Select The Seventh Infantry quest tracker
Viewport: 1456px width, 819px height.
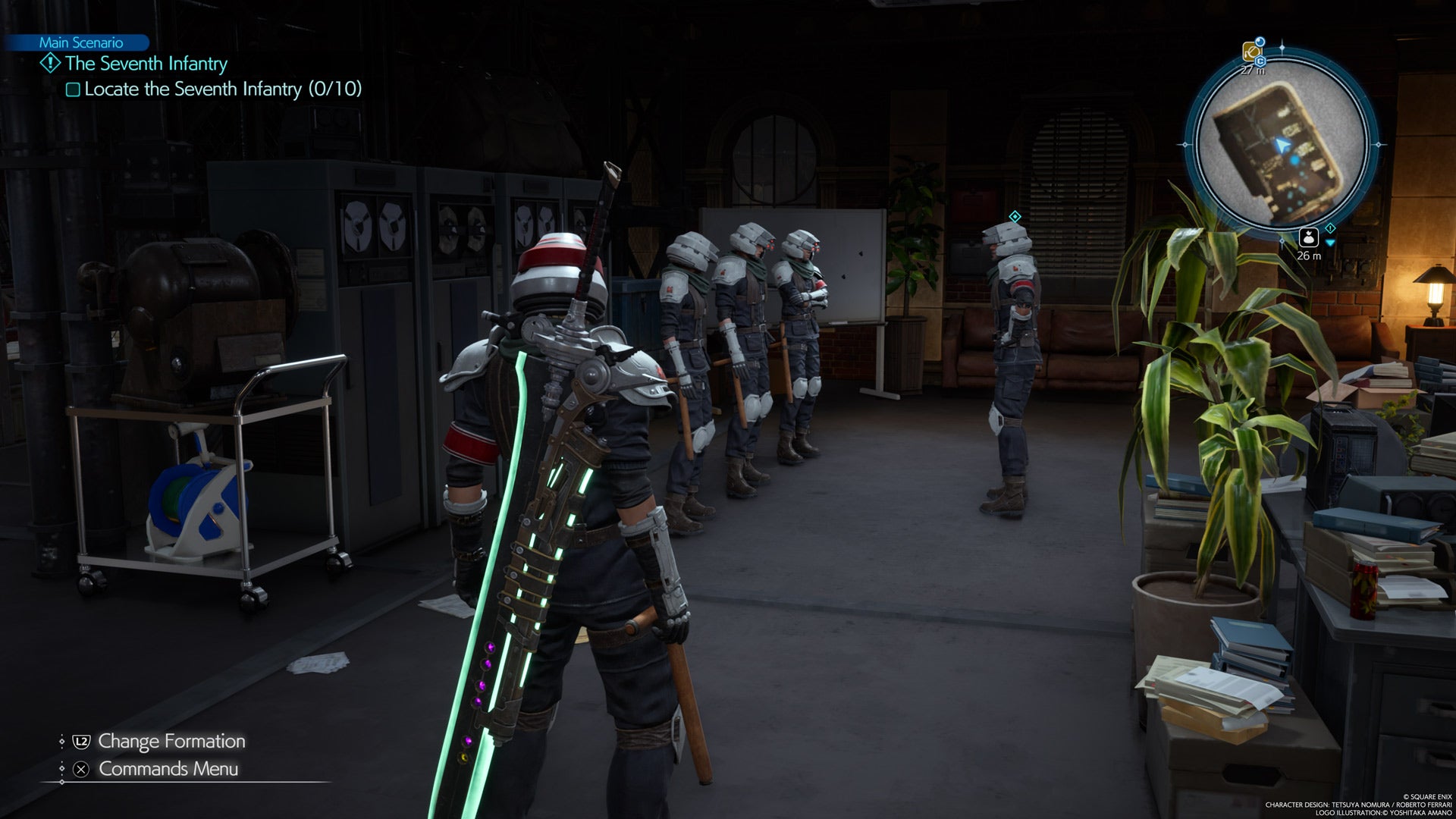pyautogui.click(x=146, y=64)
